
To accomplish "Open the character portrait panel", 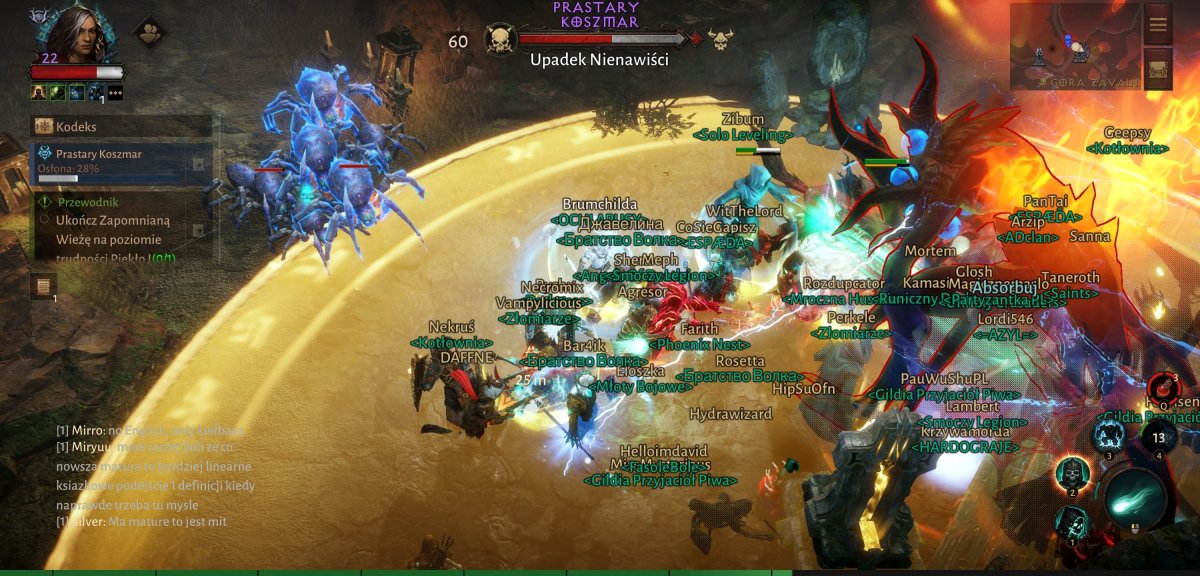I will [x=75, y=35].
